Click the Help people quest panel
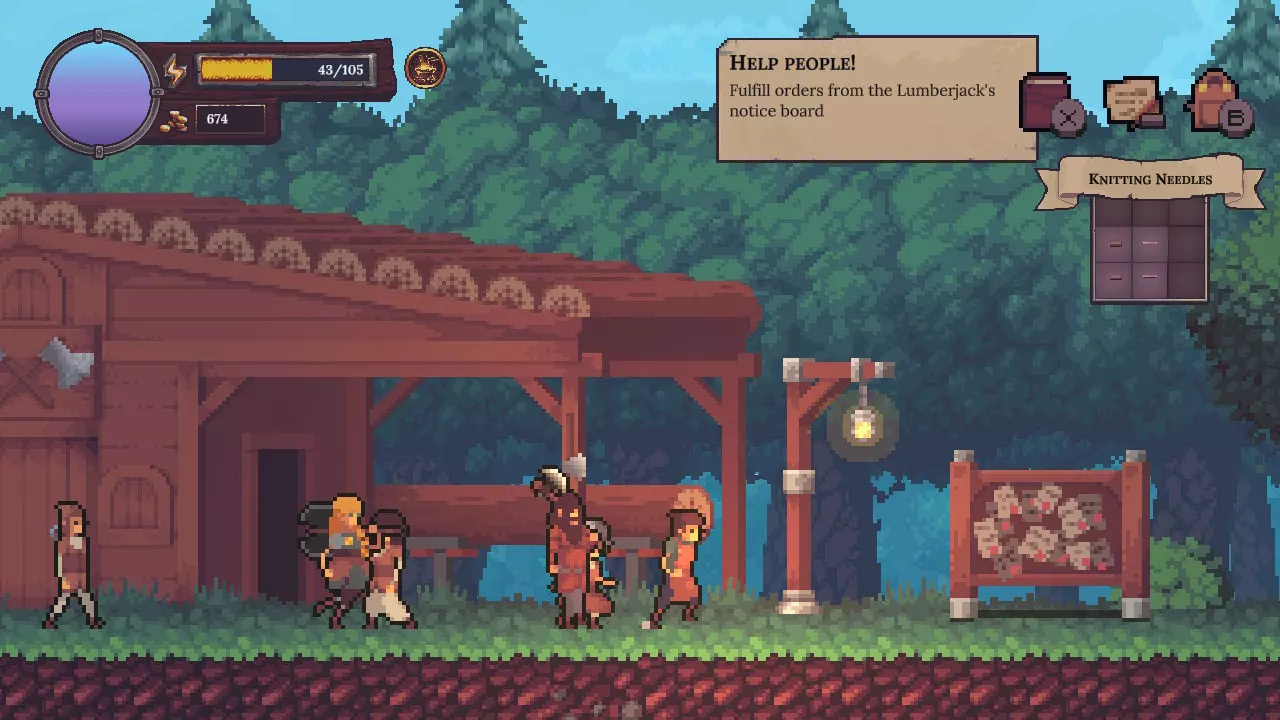 877,99
